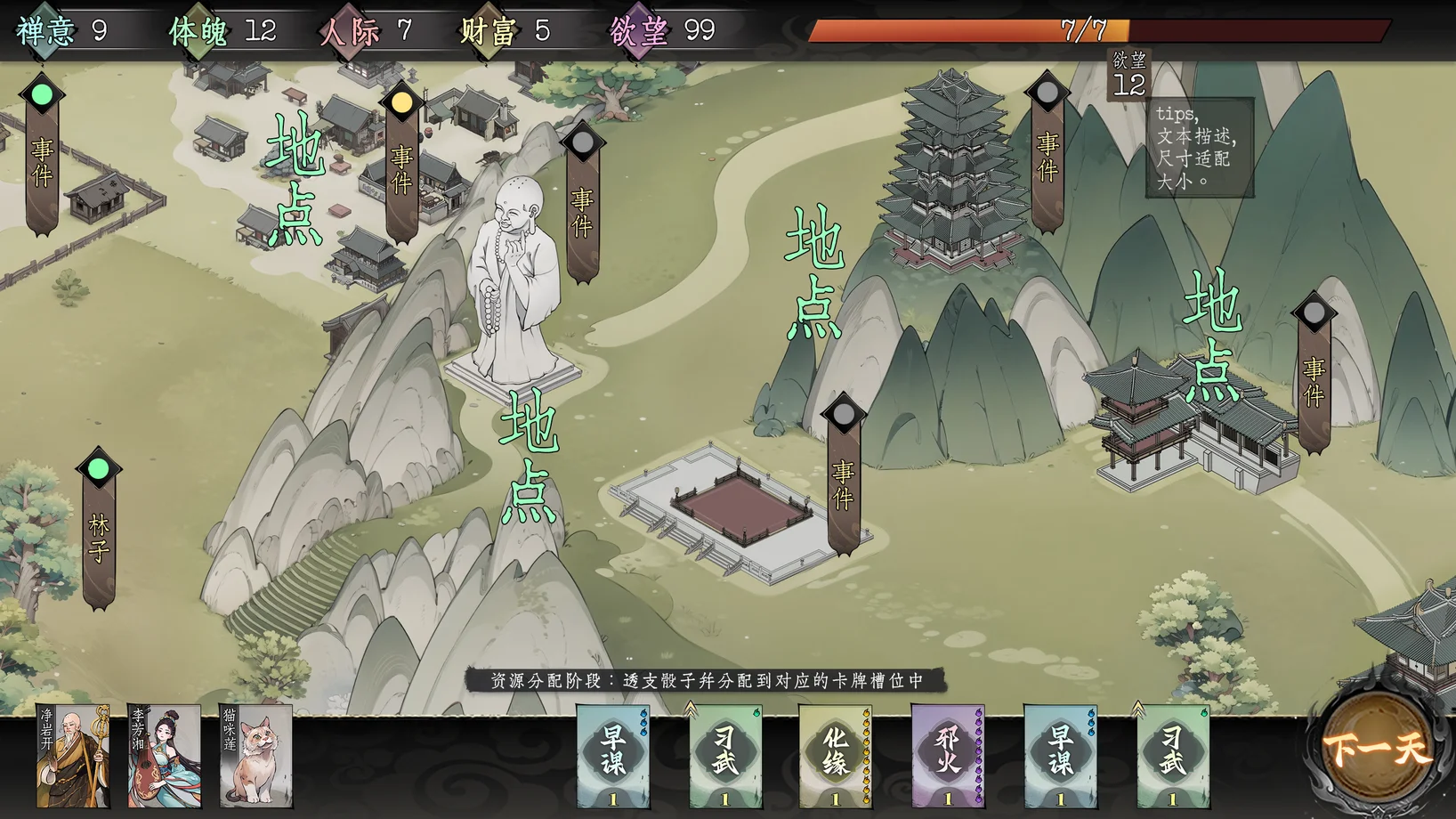Viewport: 1456px width, 819px height.
Task: Open the green-dot 事件 event banner
Action: coord(42,160)
